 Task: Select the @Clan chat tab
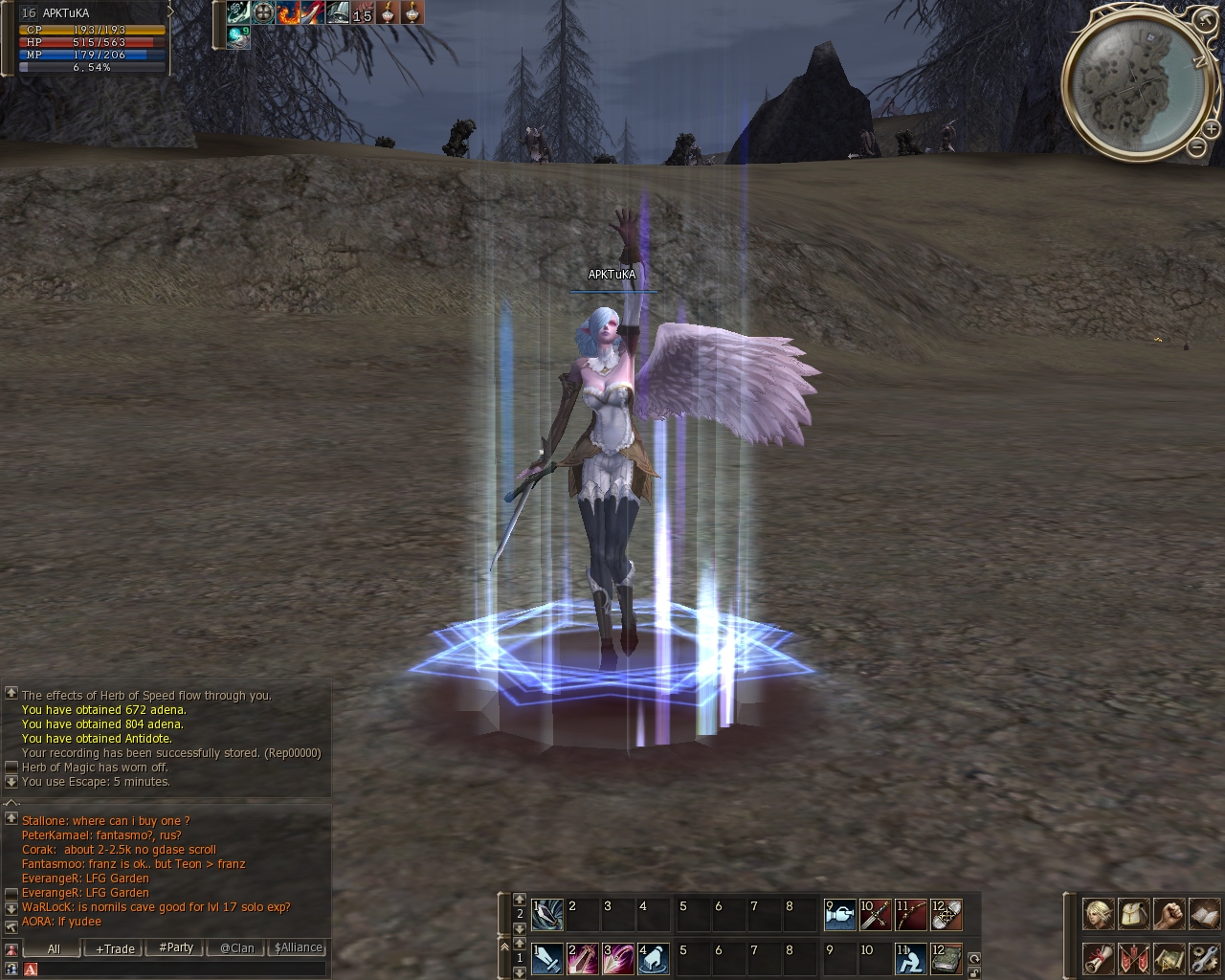click(x=237, y=947)
